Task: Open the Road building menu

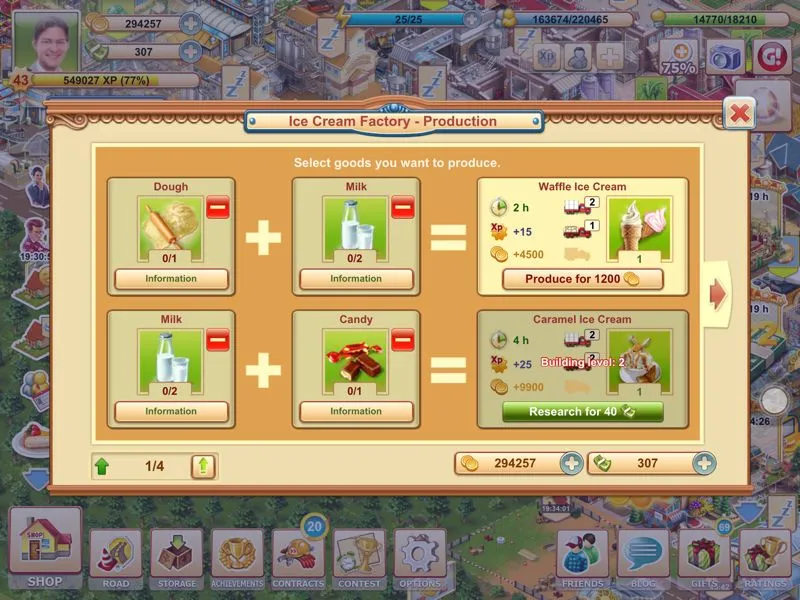Action: click(116, 557)
